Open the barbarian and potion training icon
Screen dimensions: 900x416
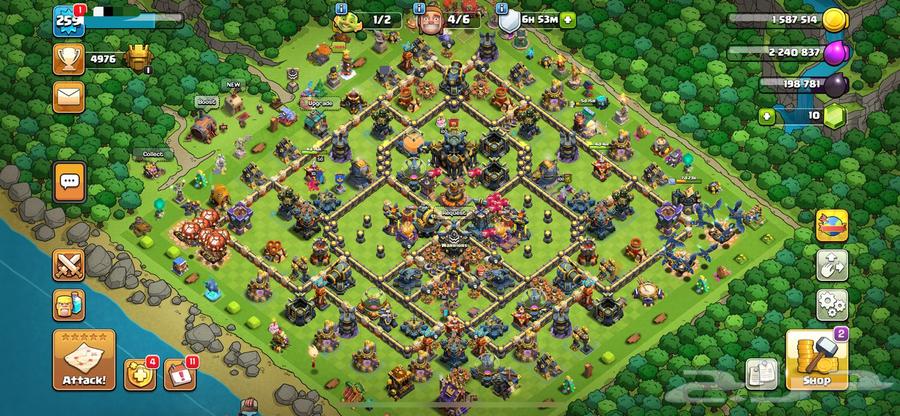69,304
